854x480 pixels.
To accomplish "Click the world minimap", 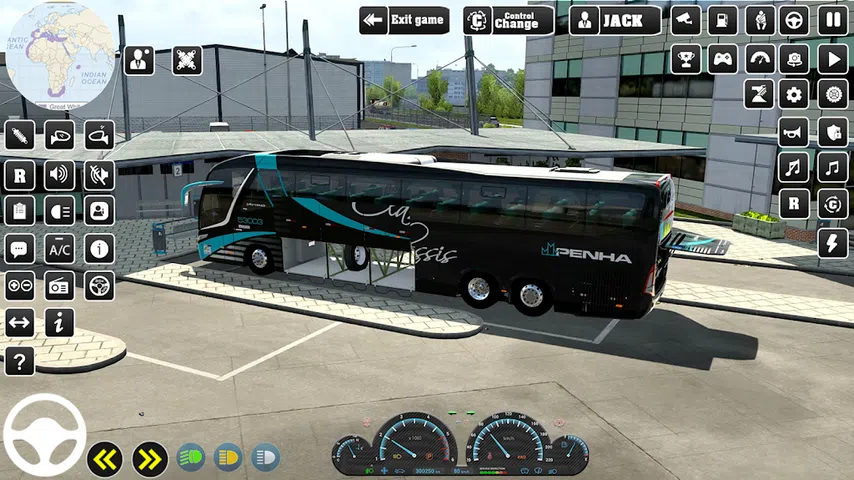I will tap(58, 55).
